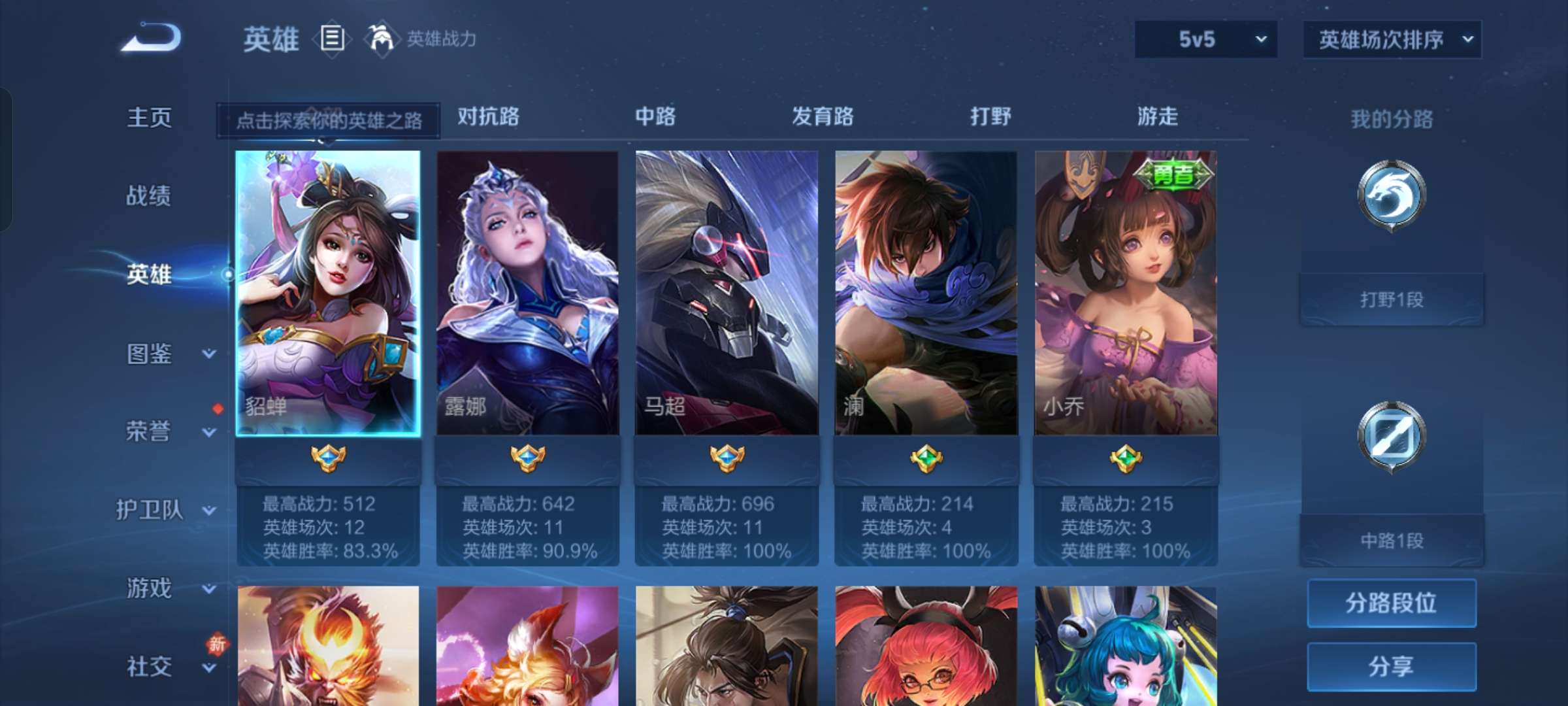1568x706 pixels.
Task: Open the hero list icon beside 英雄 title
Action: click(x=332, y=39)
